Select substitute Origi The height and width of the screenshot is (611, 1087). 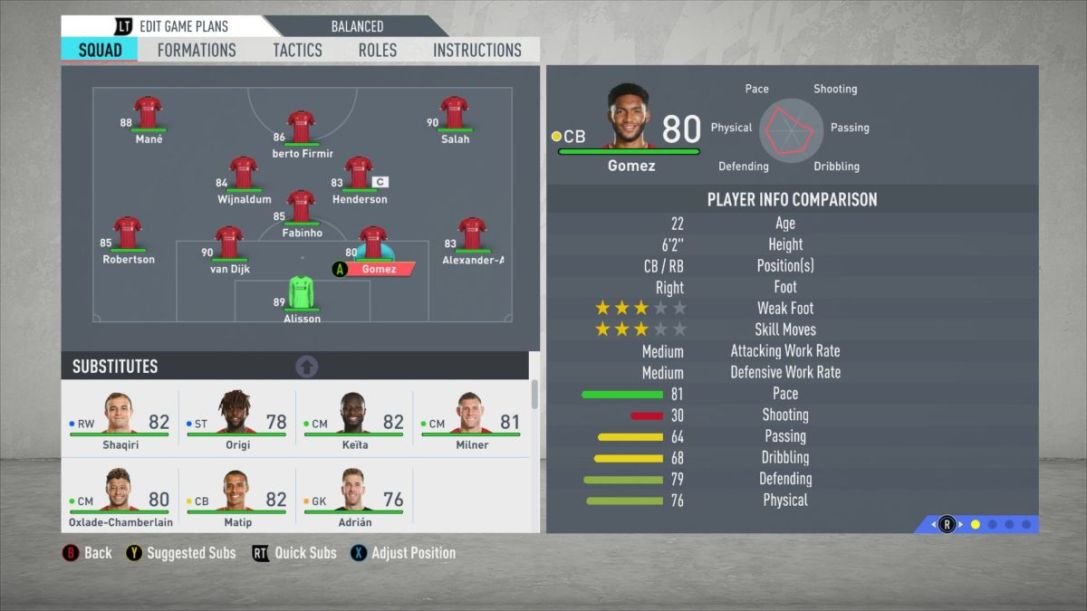(237, 420)
